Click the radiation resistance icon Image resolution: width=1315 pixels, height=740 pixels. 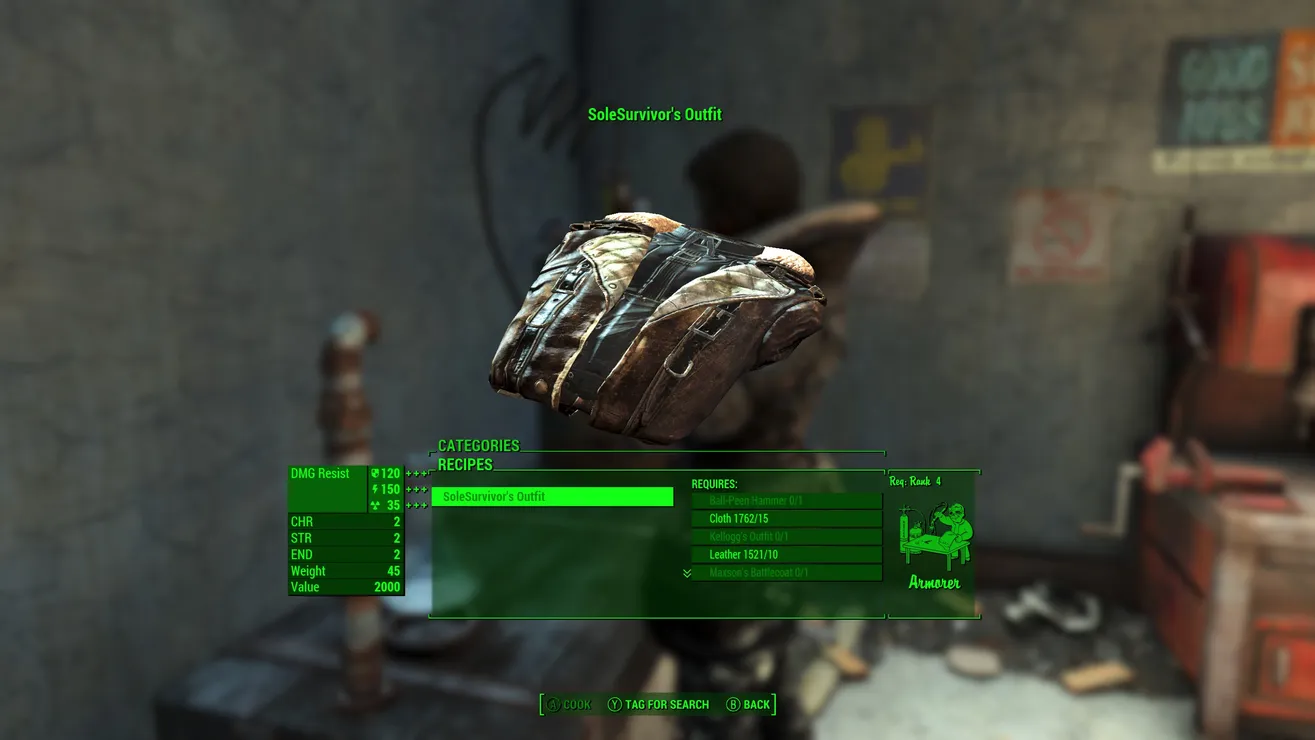[374, 505]
